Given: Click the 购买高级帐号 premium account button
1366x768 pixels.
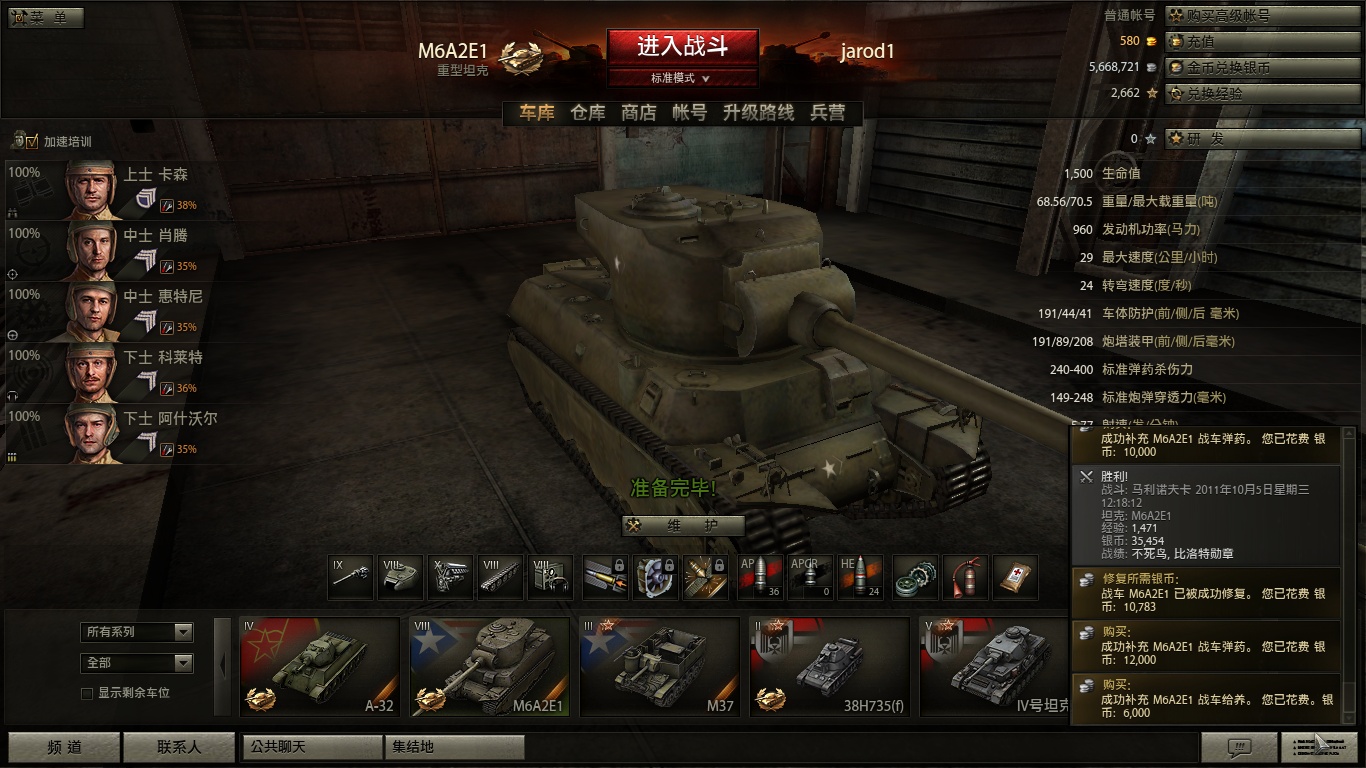Looking at the screenshot, I should click(1260, 16).
